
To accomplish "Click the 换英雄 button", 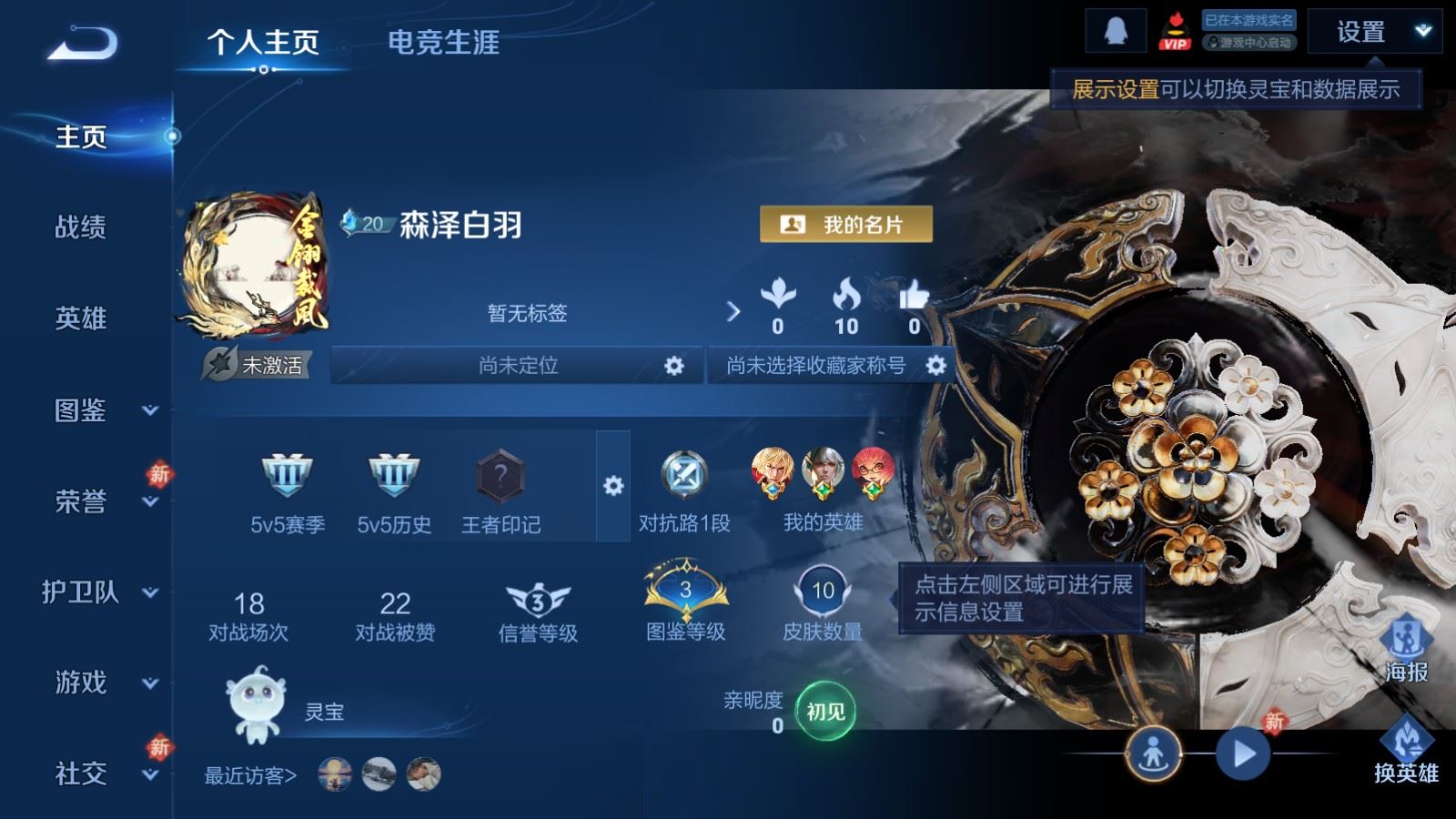I will pos(1406,751).
